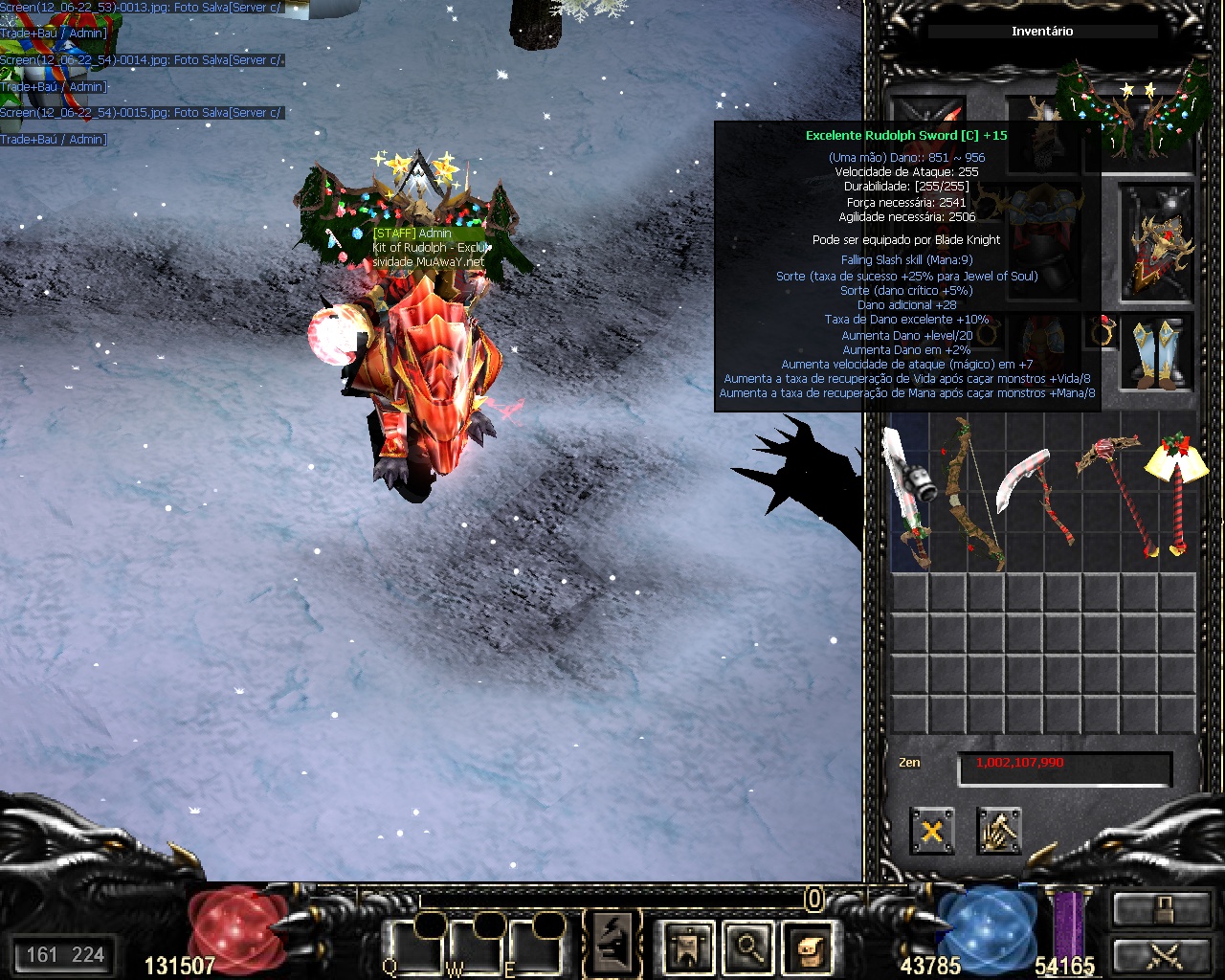Close the Inventário panel with the X button
This screenshot has width=1225, height=980.
coord(931,831)
